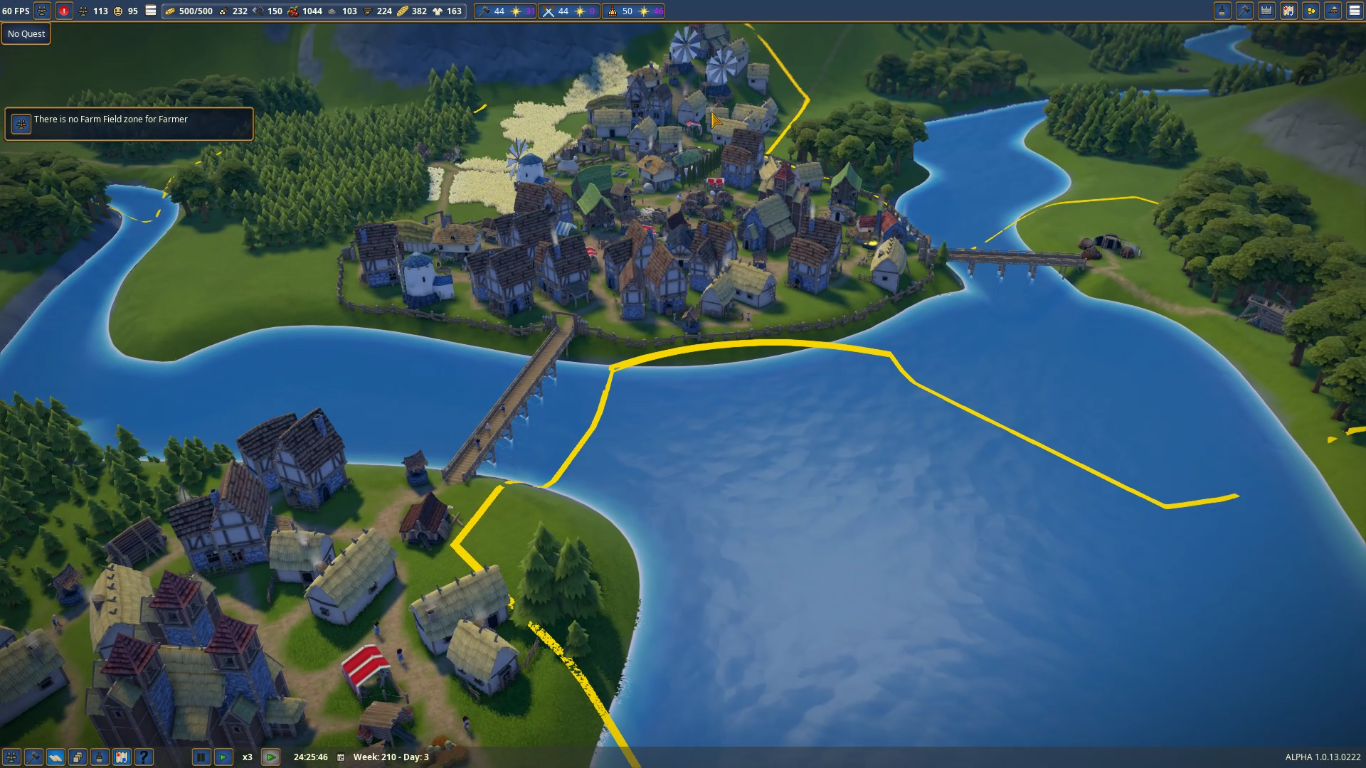Open the Farm Field zone notification
The width and height of the screenshot is (1366, 768).
pyautogui.click(x=129, y=124)
